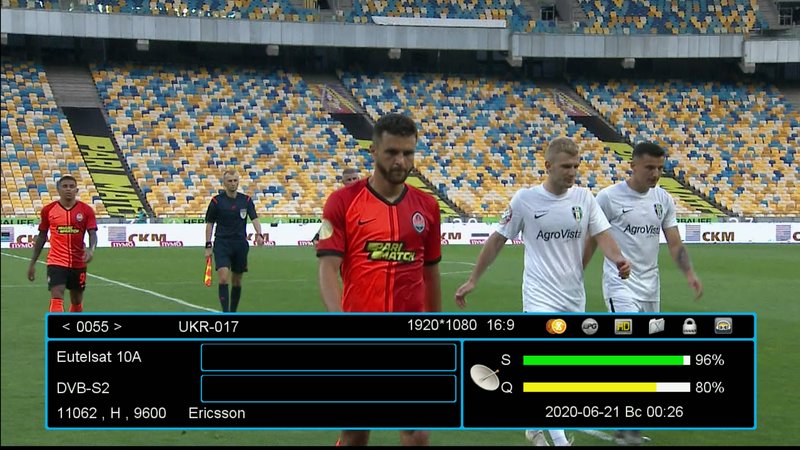Open the EPG guide icon
800x450 pixels.
tap(590, 326)
